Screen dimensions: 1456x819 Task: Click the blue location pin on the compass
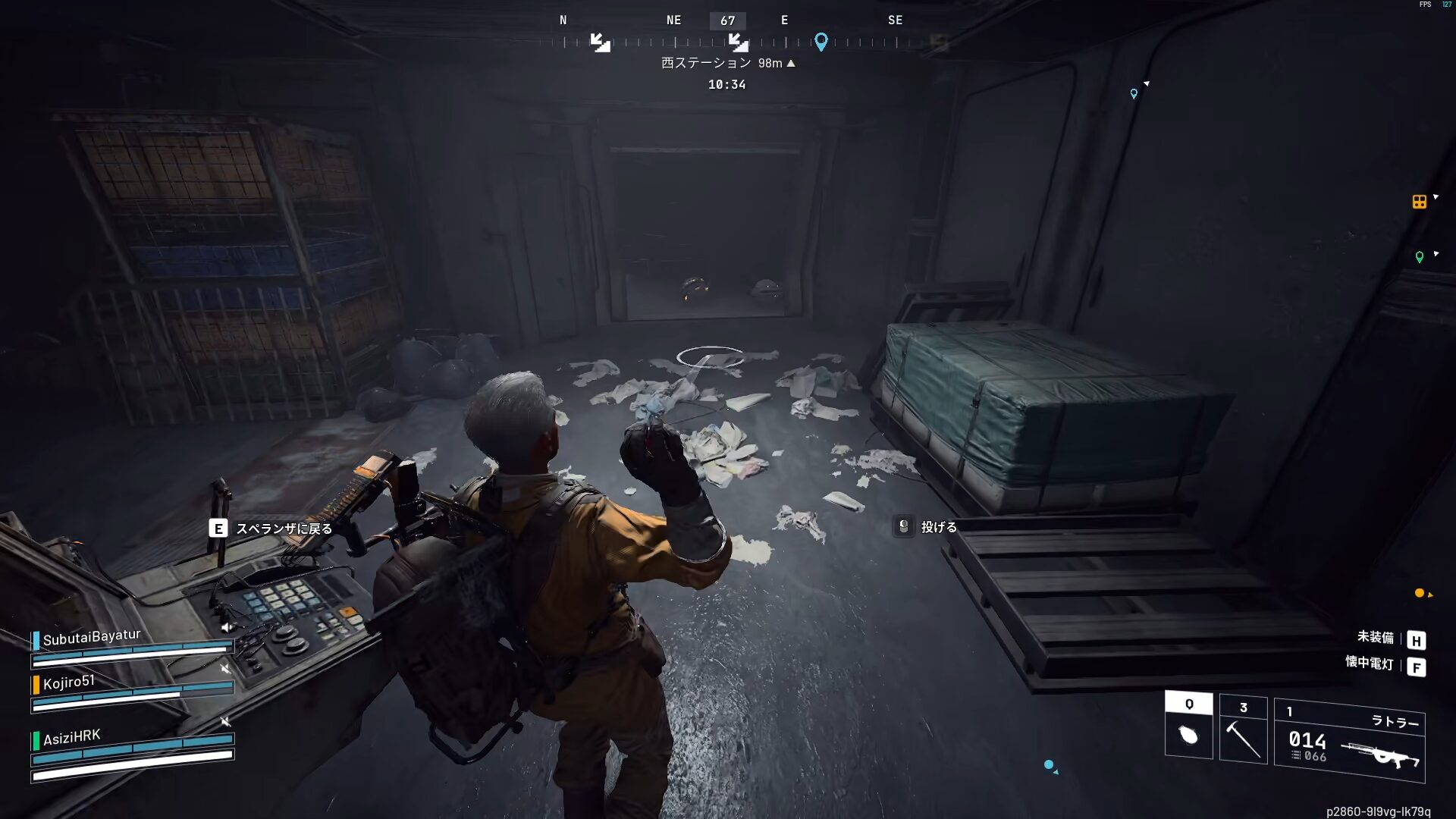(821, 41)
